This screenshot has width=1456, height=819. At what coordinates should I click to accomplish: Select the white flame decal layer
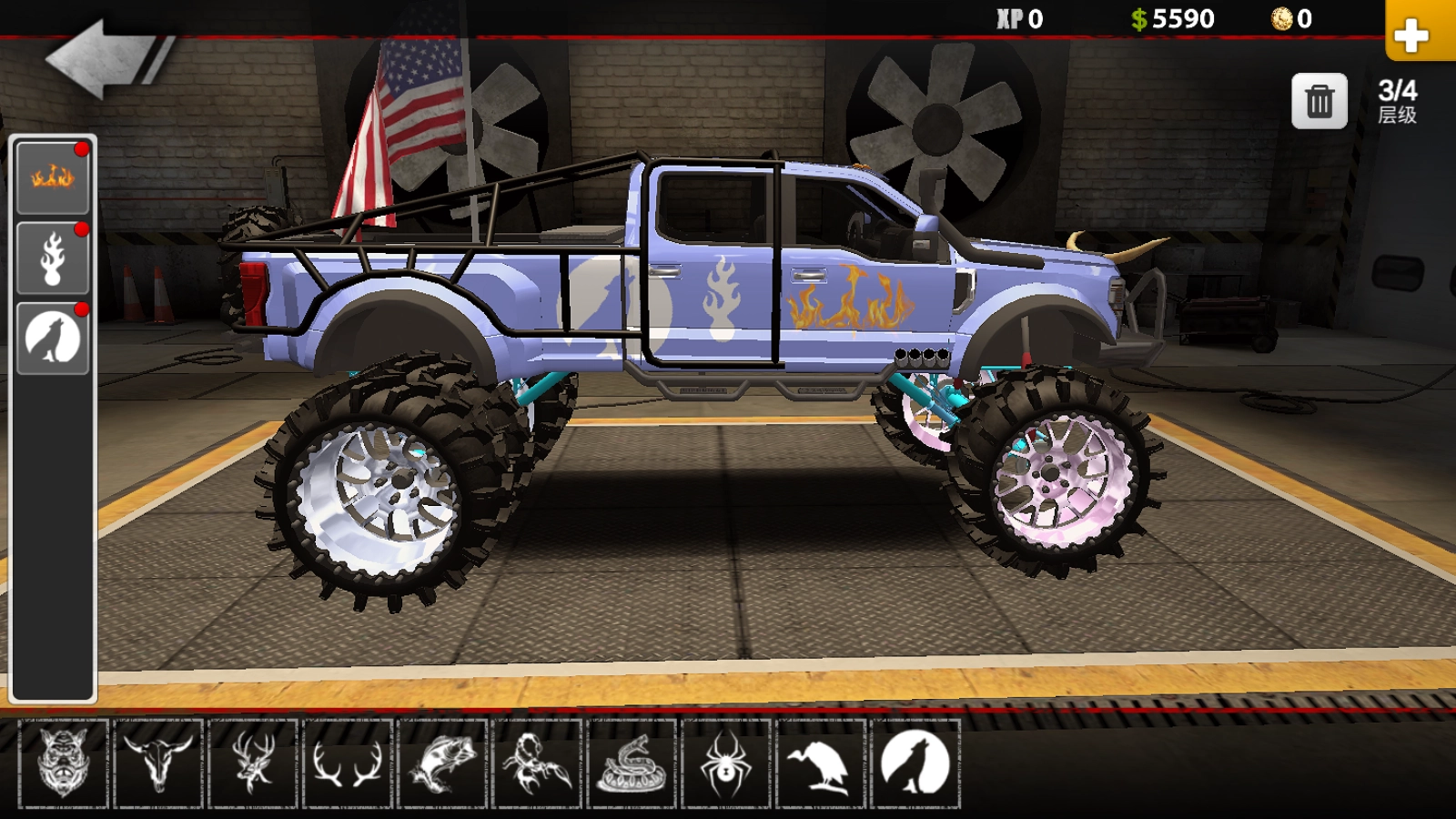pos(53,258)
